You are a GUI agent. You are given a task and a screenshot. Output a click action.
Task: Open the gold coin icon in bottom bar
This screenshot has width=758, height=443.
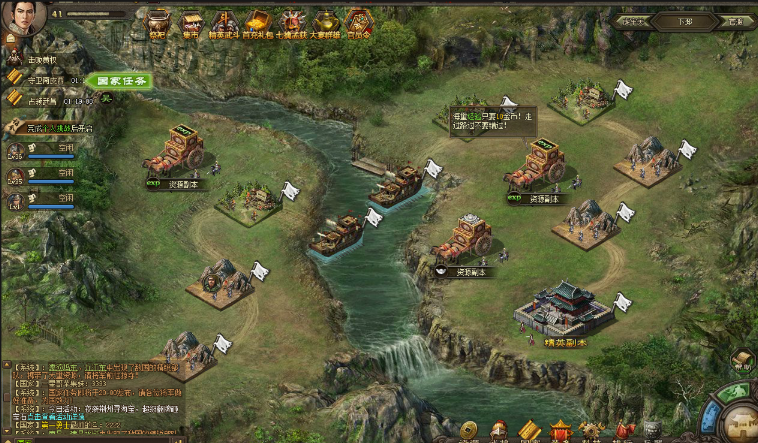click(x=469, y=431)
